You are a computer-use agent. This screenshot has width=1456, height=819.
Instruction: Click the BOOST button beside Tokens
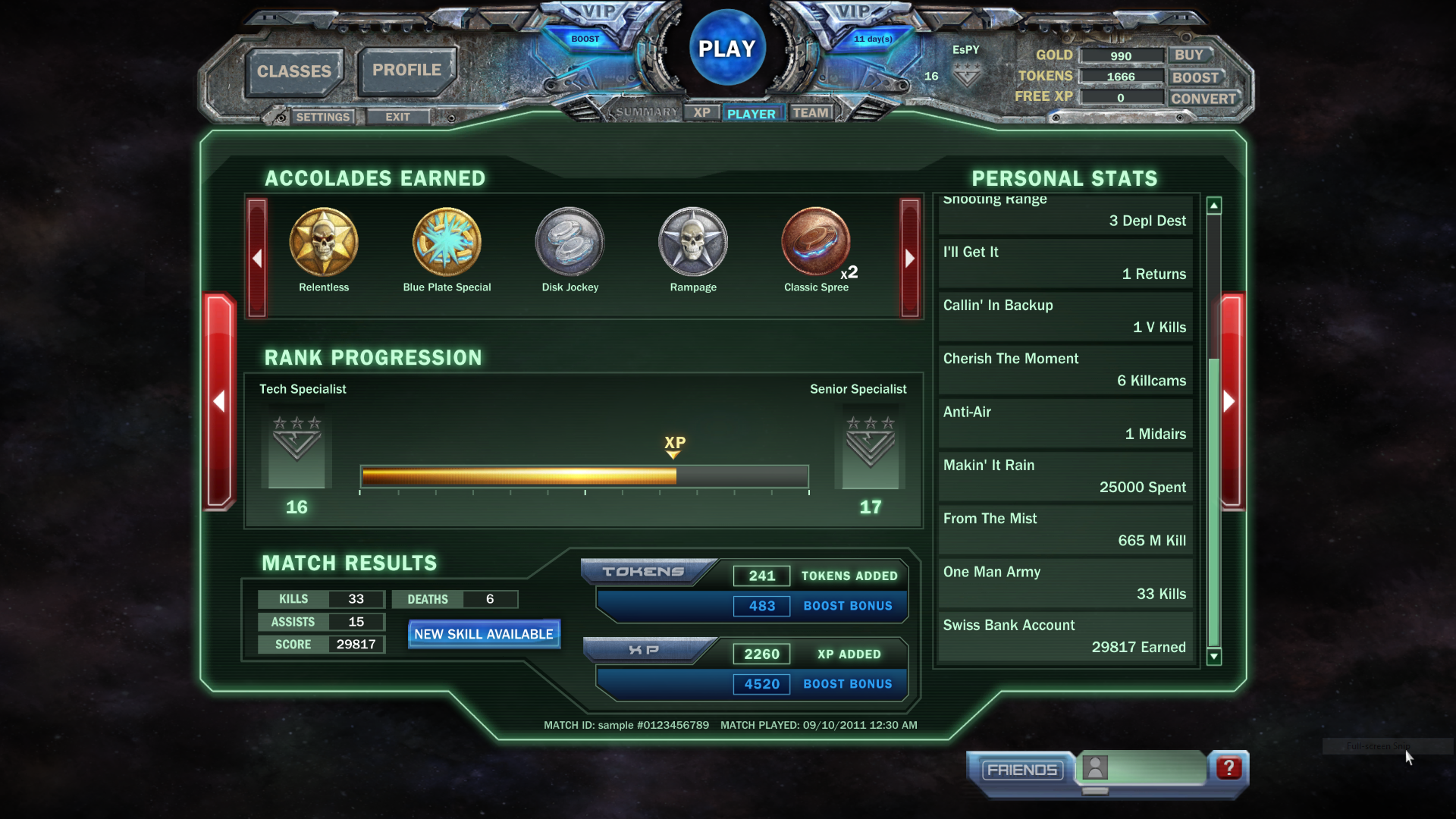point(1195,77)
